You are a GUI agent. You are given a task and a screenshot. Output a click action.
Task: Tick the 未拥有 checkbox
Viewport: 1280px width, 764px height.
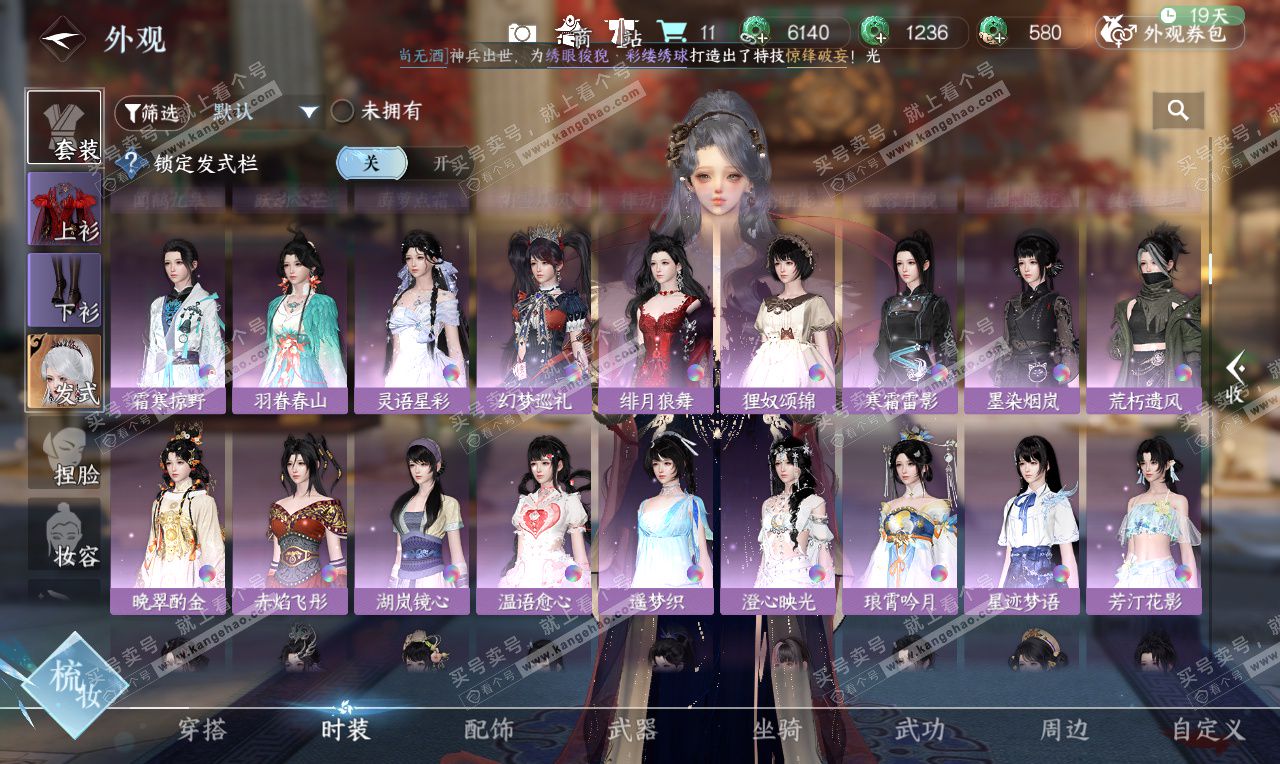click(343, 111)
